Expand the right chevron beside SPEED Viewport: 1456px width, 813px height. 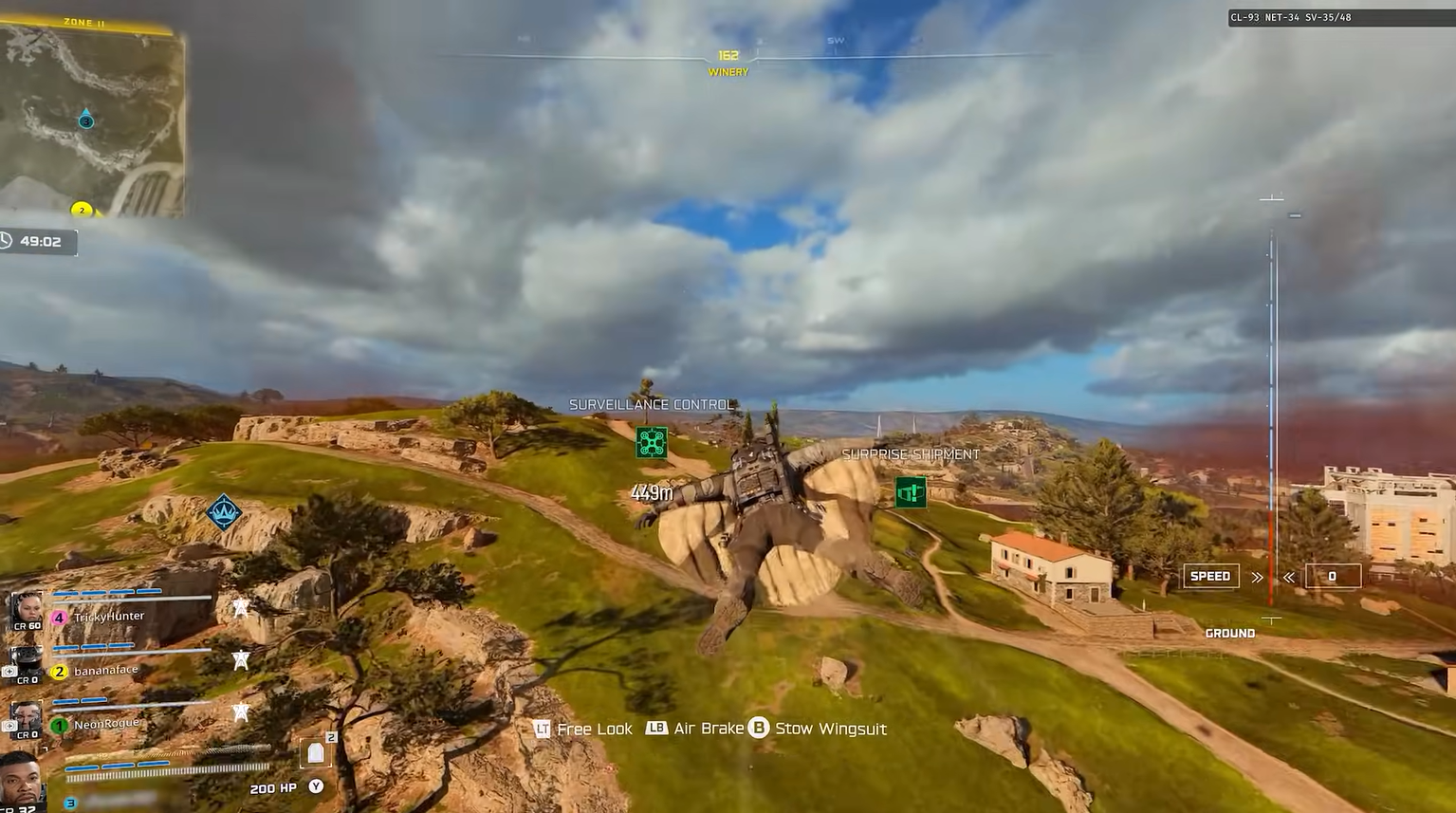(x=1257, y=576)
